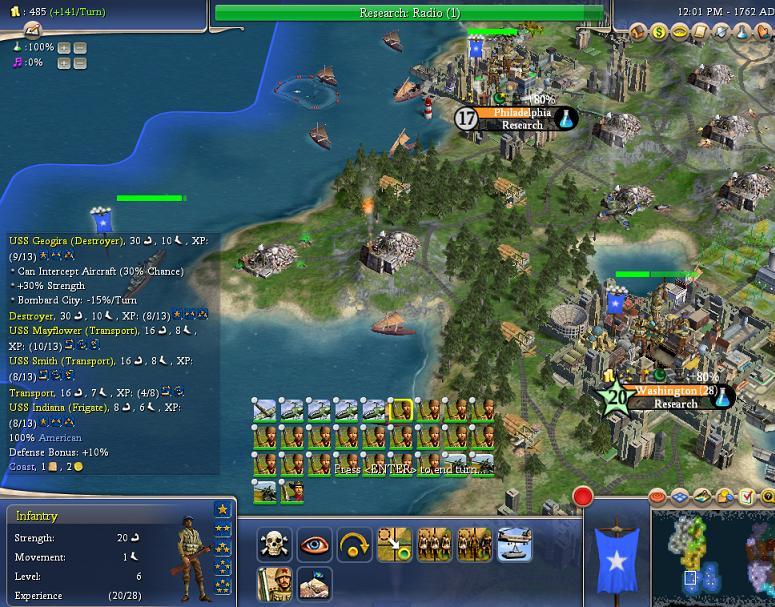Screen dimensions: 775x607
Task: Decrease the culture rate percentage
Action: [x=80, y=62]
